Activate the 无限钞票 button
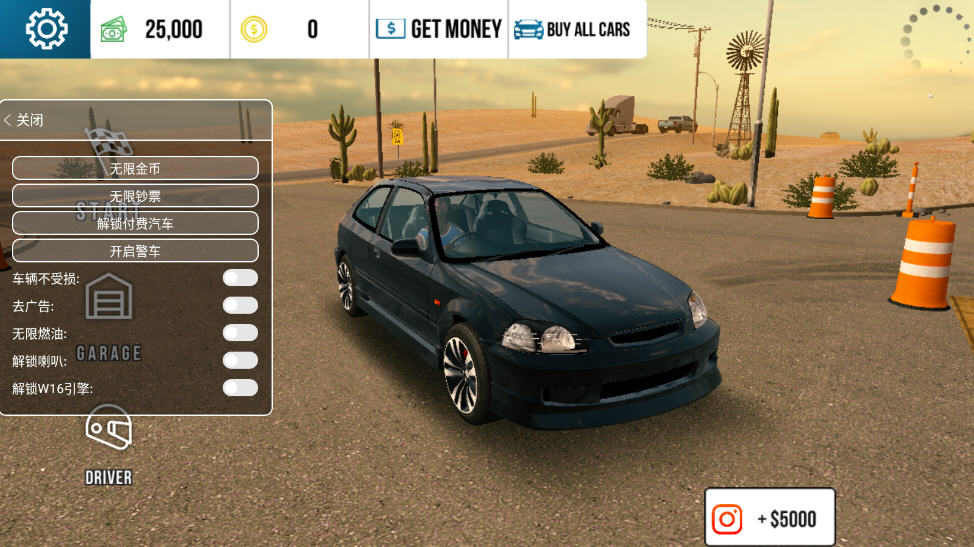Screen dimensions: 974x547 coord(135,196)
